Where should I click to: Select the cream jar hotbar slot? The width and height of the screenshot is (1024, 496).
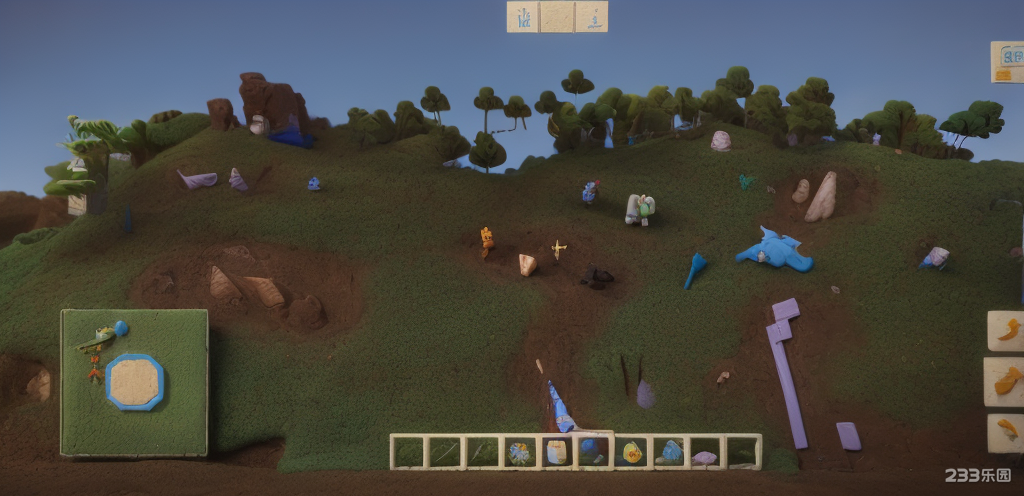coord(556,453)
